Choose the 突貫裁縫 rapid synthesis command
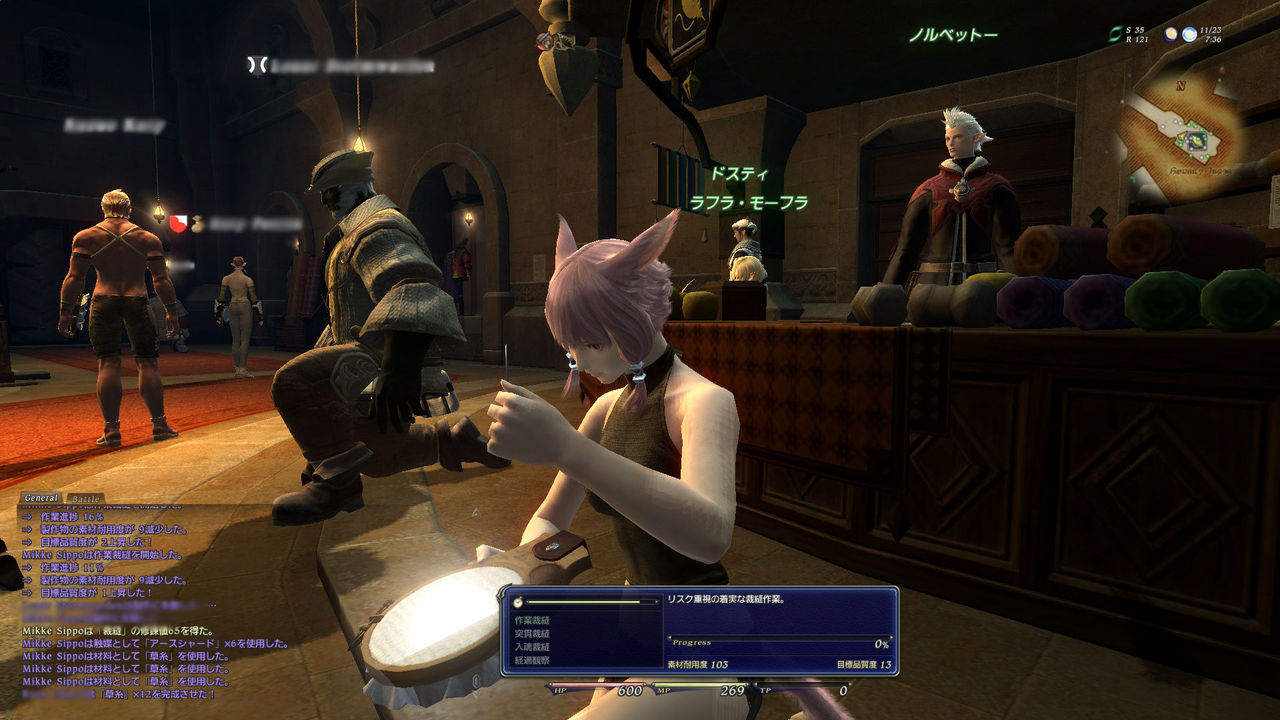The height and width of the screenshot is (720, 1280). coord(532,634)
